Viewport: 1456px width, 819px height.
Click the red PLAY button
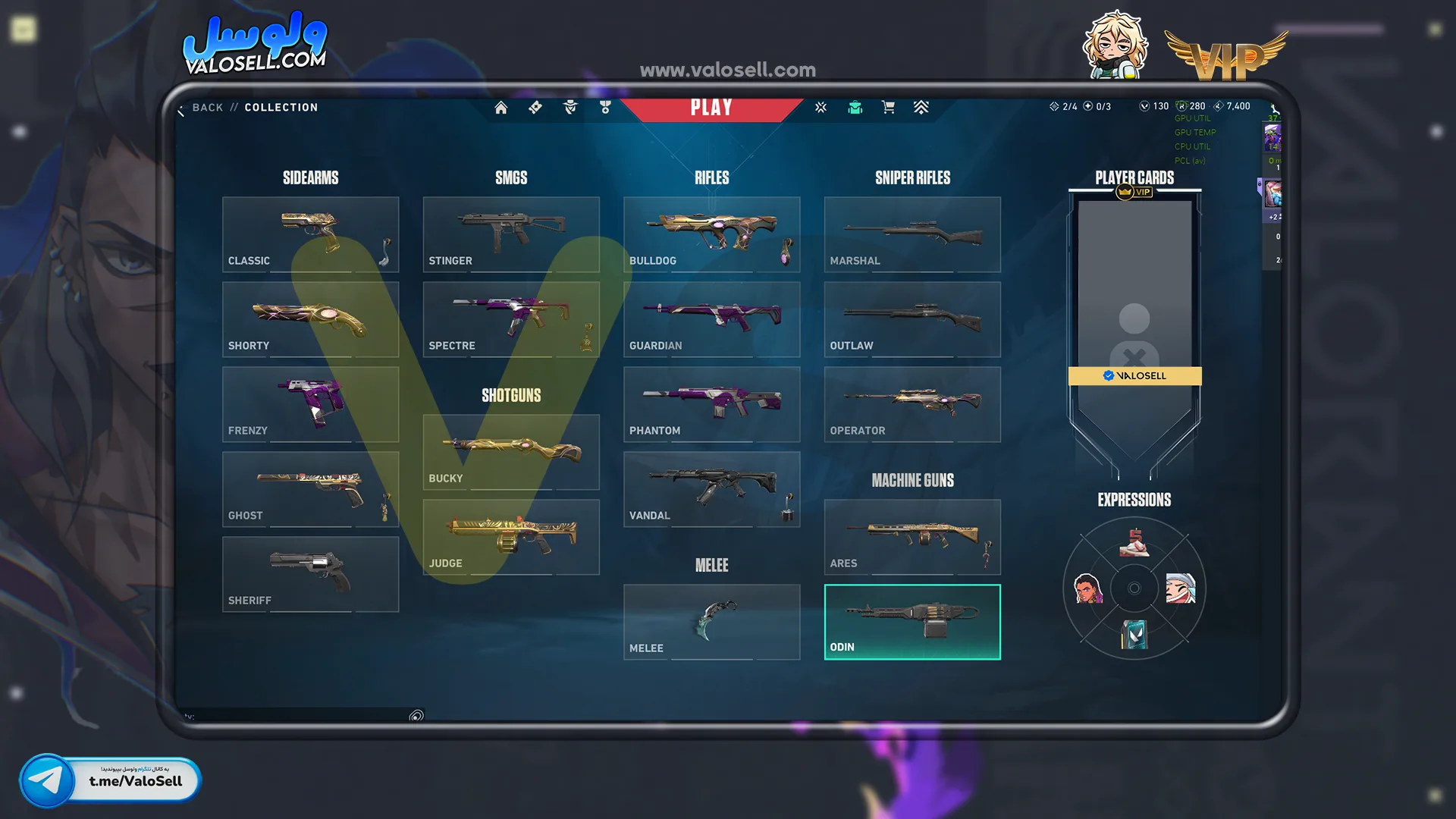[711, 108]
